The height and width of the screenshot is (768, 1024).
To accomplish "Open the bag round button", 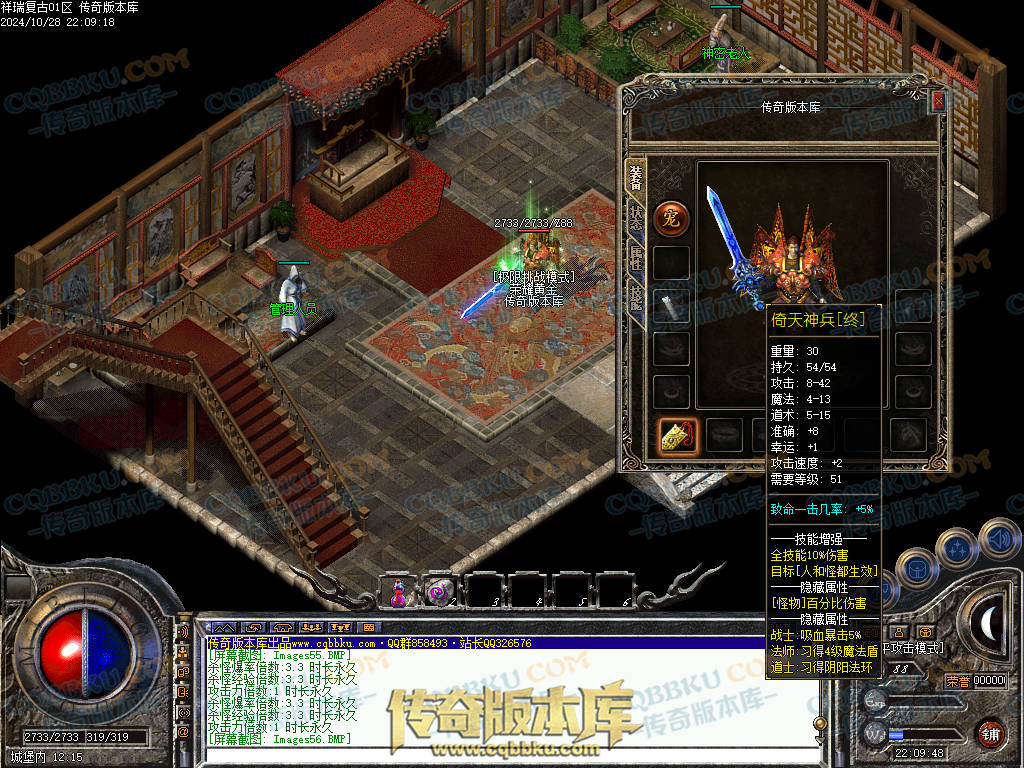I will click(x=915, y=568).
